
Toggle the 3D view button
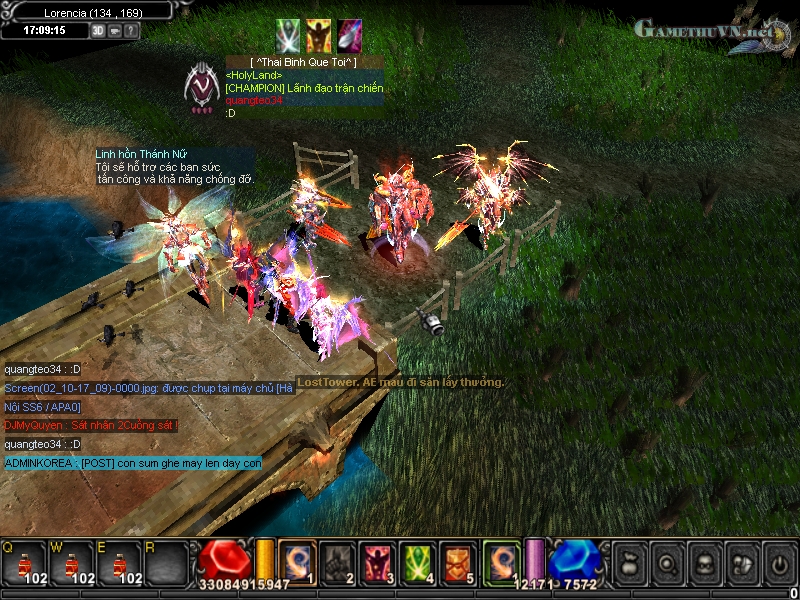click(x=98, y=30)
